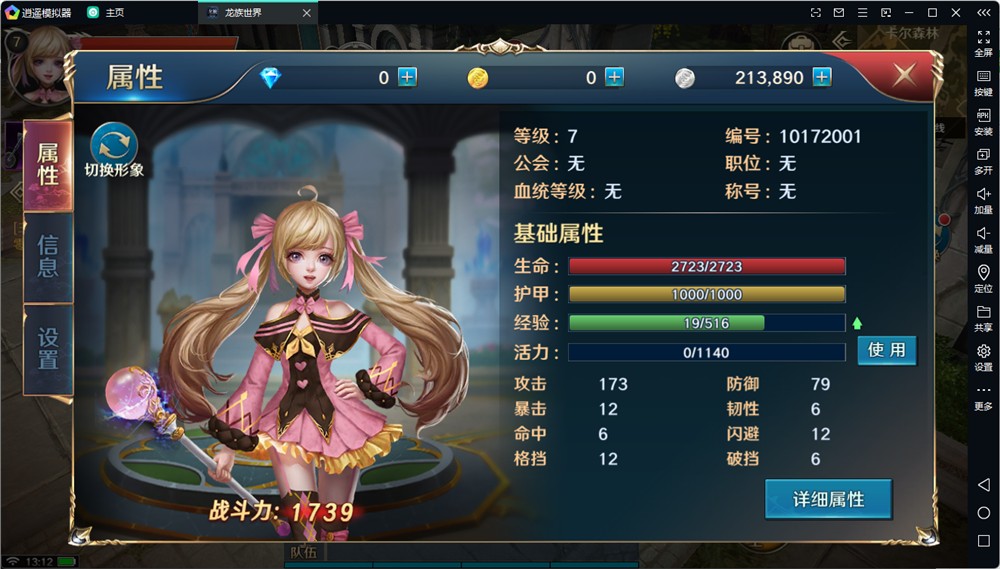This screenshot has width=1000, height=569.
Task: Select the 属性 tab
Action: coord(48,164)
